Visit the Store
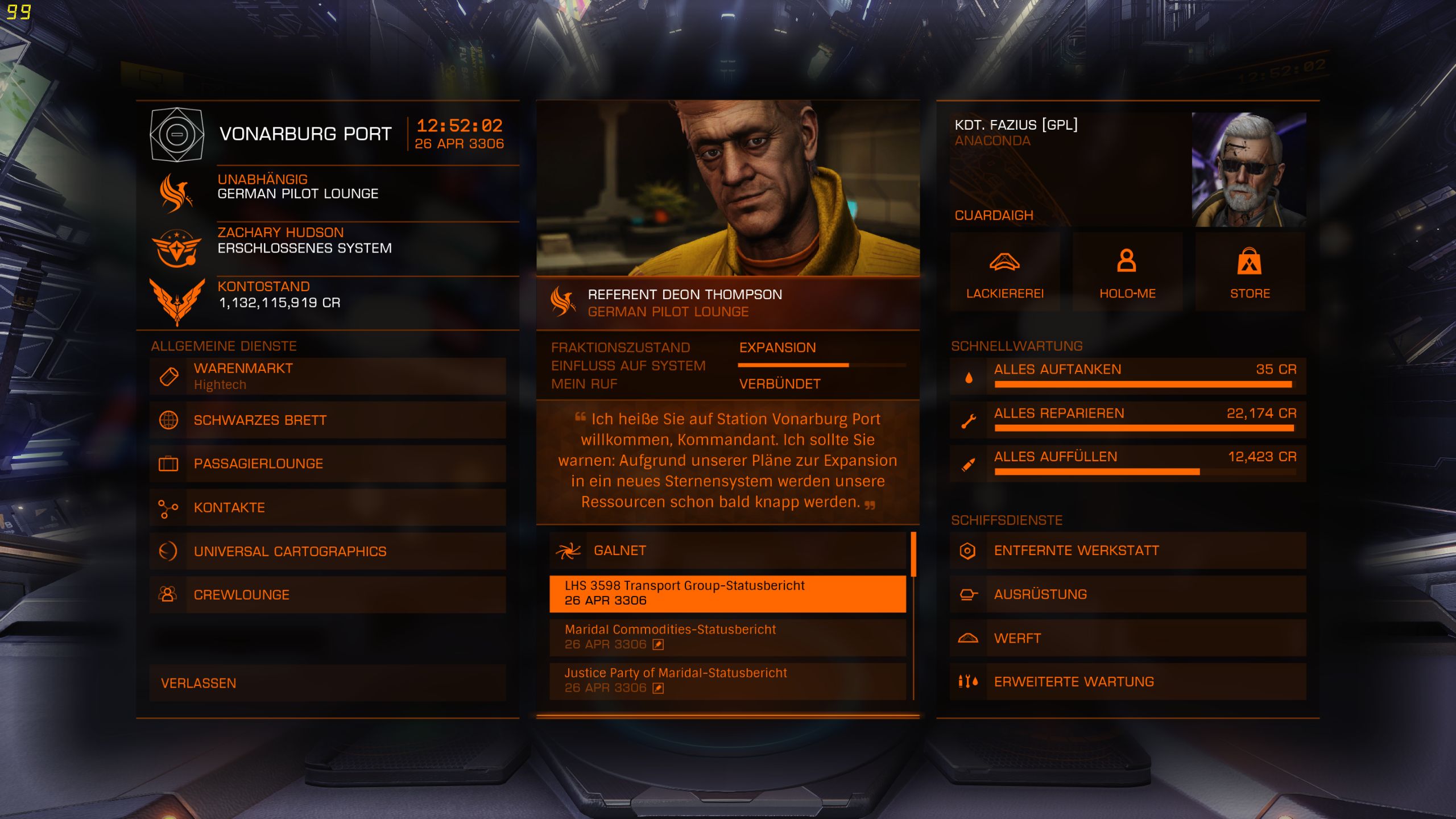1456x819 pixels. pyautogui.click(x=1250, y=272)
